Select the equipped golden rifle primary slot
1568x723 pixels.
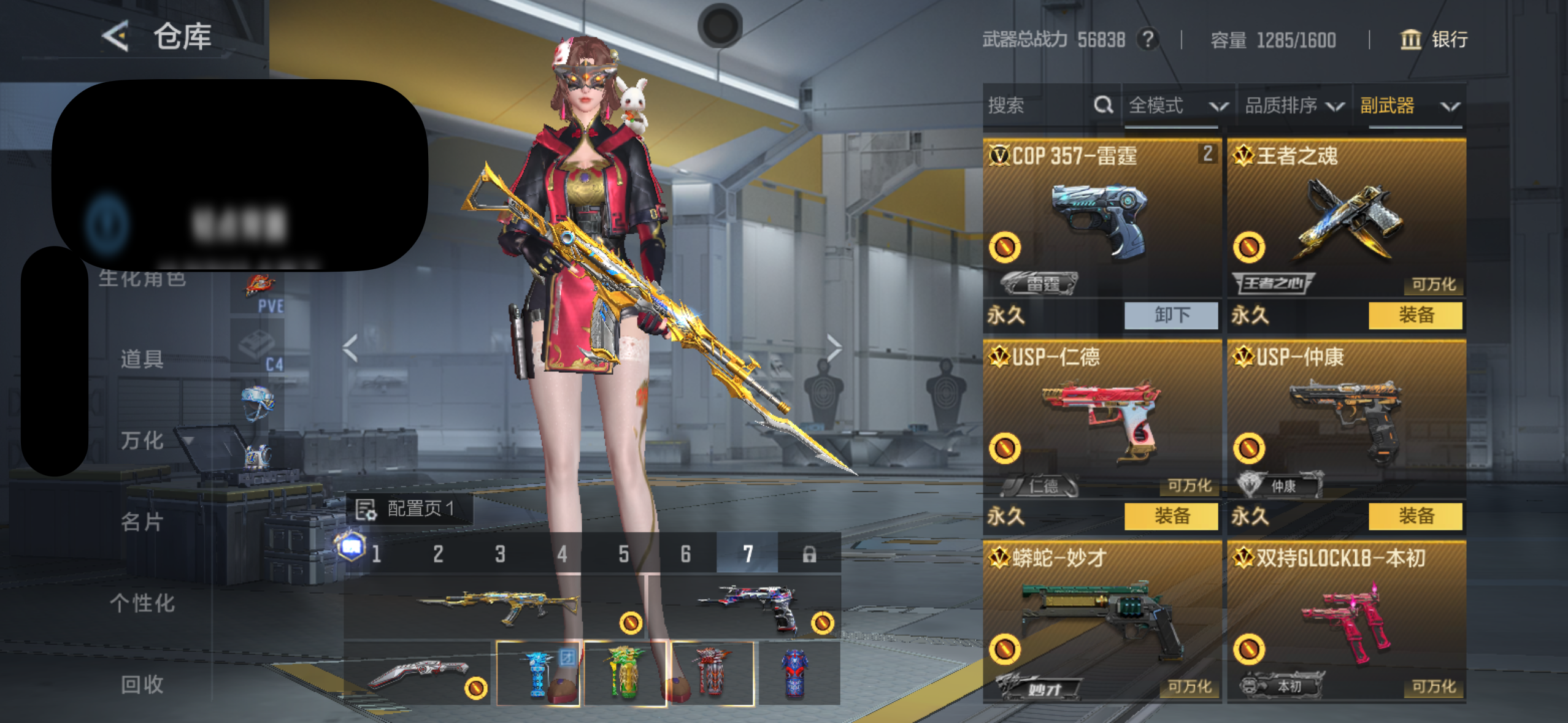pos(496,606)
